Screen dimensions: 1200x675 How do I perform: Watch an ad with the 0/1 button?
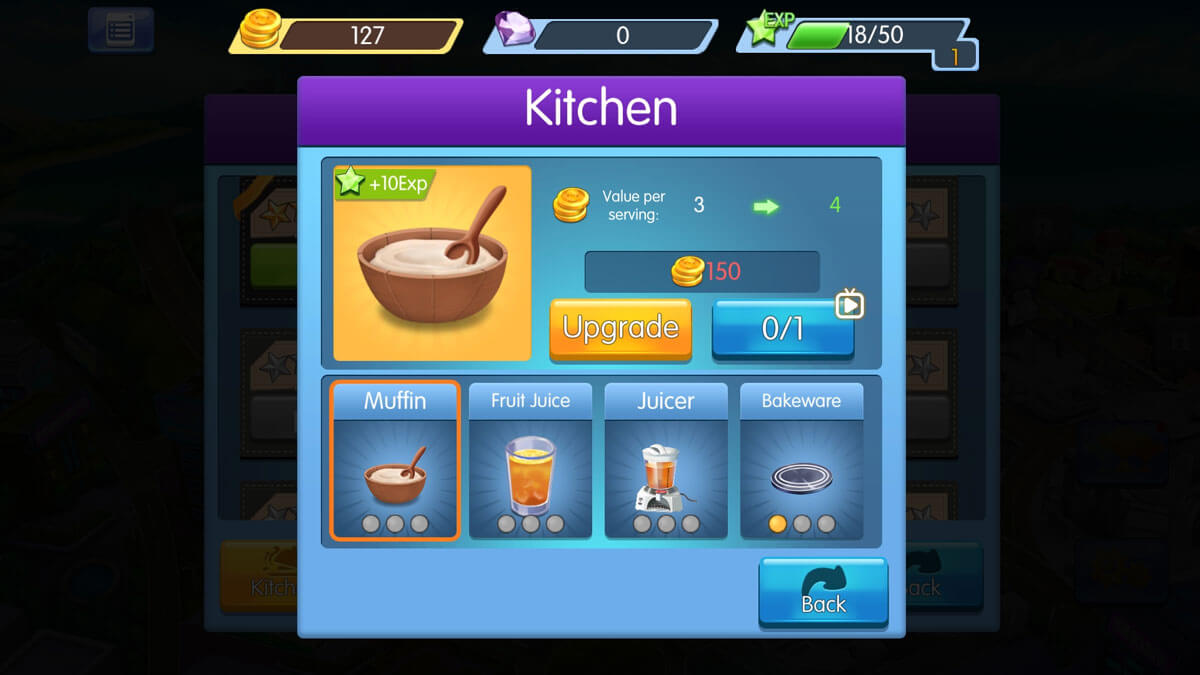click(782, 328)
